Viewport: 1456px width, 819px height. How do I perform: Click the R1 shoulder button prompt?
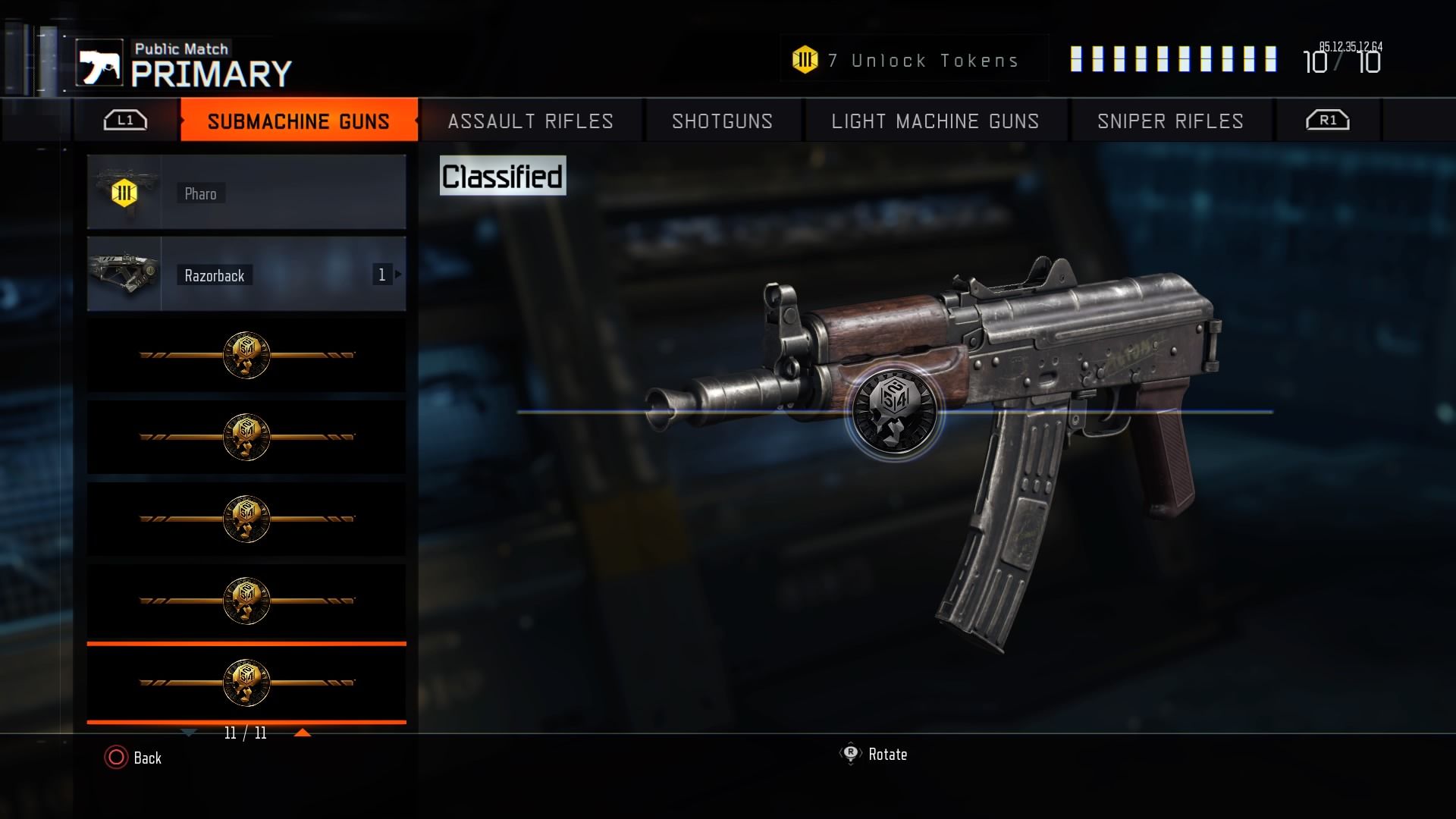[x=1326, y=120]
